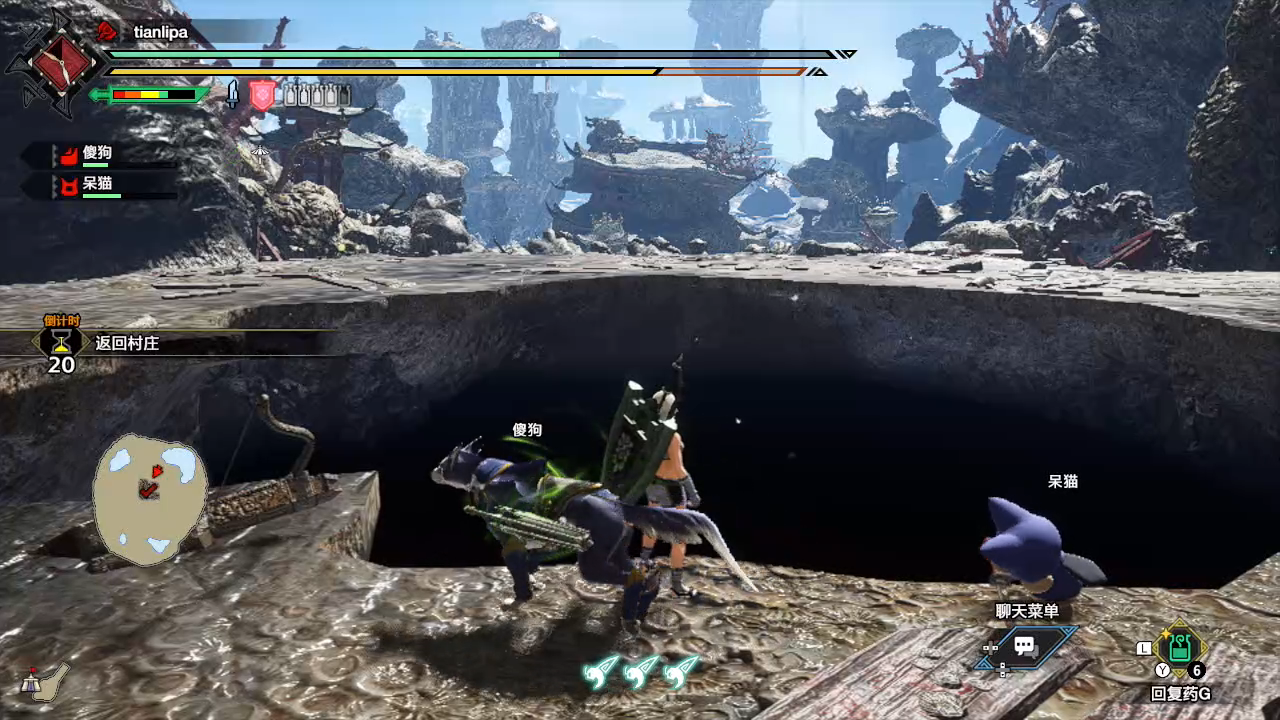The height and width of the screenshot is (720, 1280).
Task: Select the 傻狗 palamute buddy entry
Action: click(x=97, y=154)
